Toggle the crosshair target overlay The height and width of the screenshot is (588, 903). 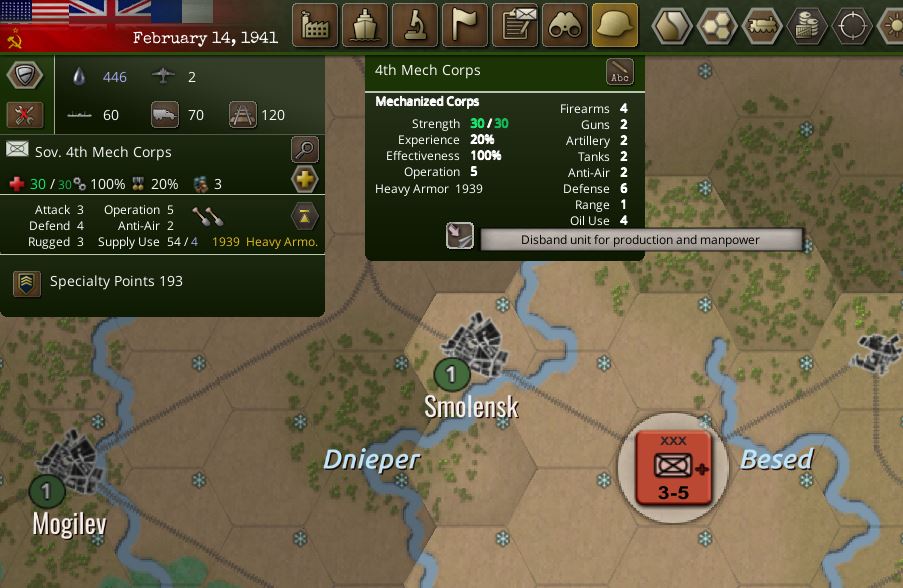(852, 25)
